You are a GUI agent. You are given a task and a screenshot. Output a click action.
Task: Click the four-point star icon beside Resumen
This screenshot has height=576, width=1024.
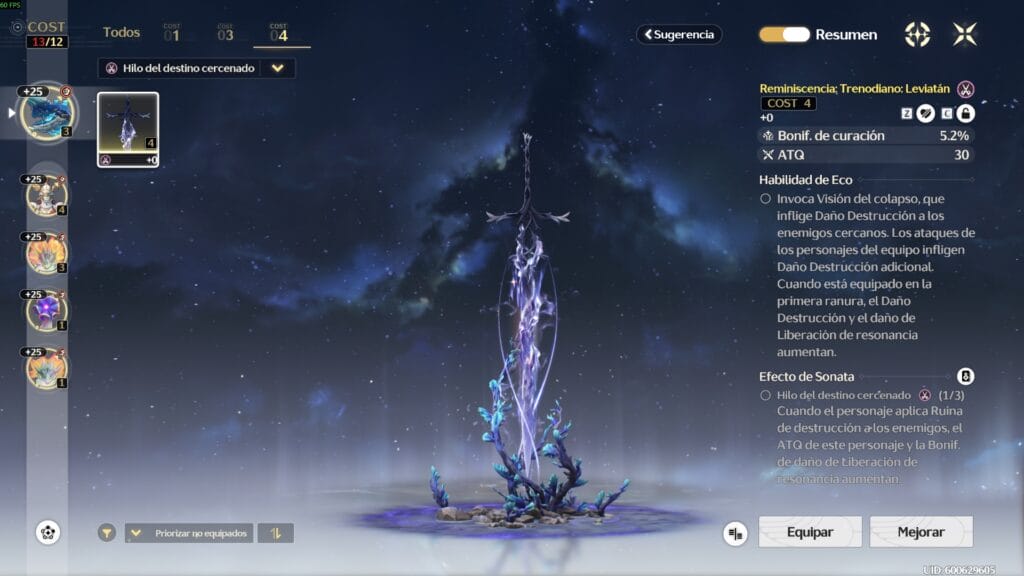click(x=917, y=34)
